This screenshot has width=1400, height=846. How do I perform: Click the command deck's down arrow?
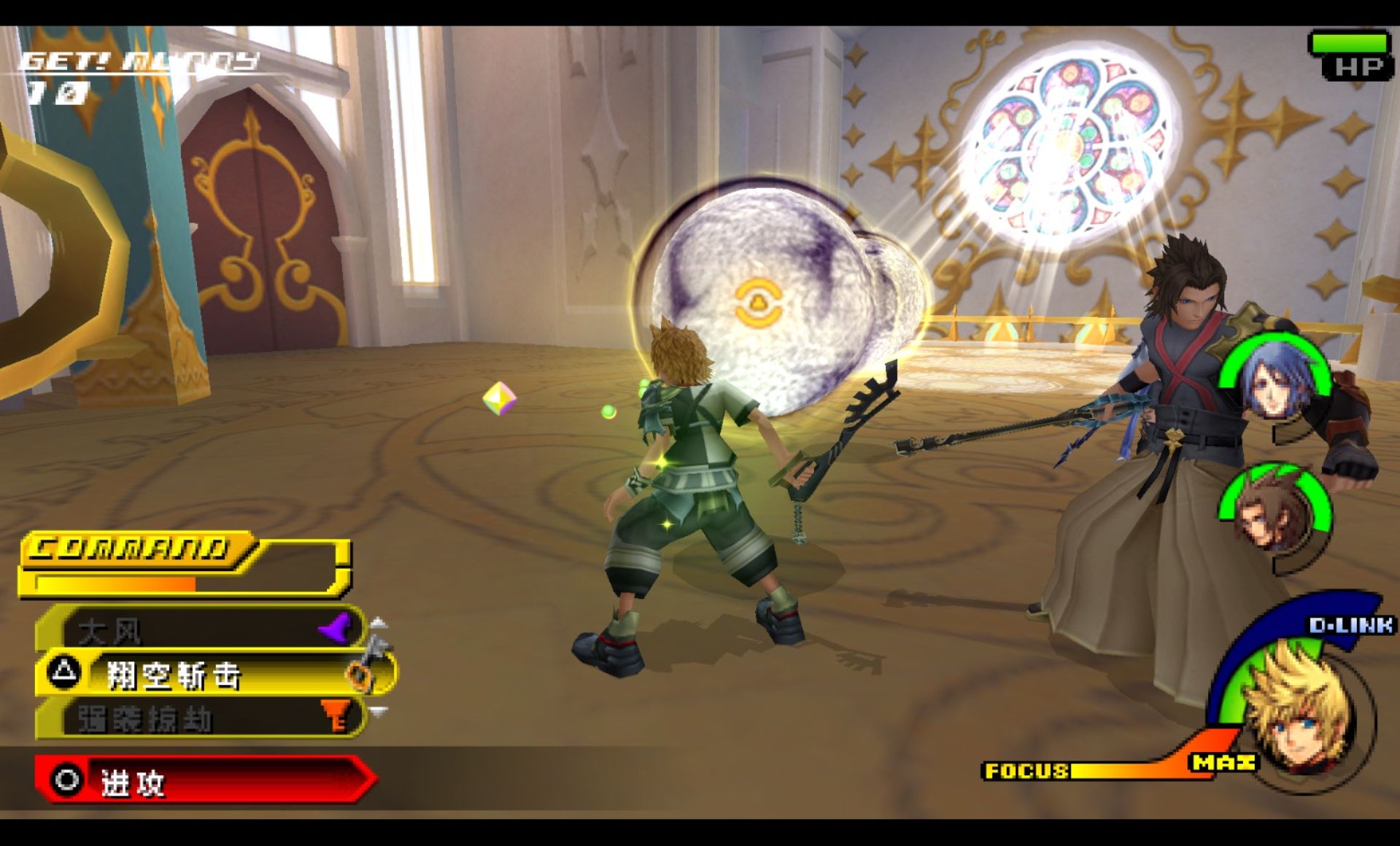click(x=379, y=710)
